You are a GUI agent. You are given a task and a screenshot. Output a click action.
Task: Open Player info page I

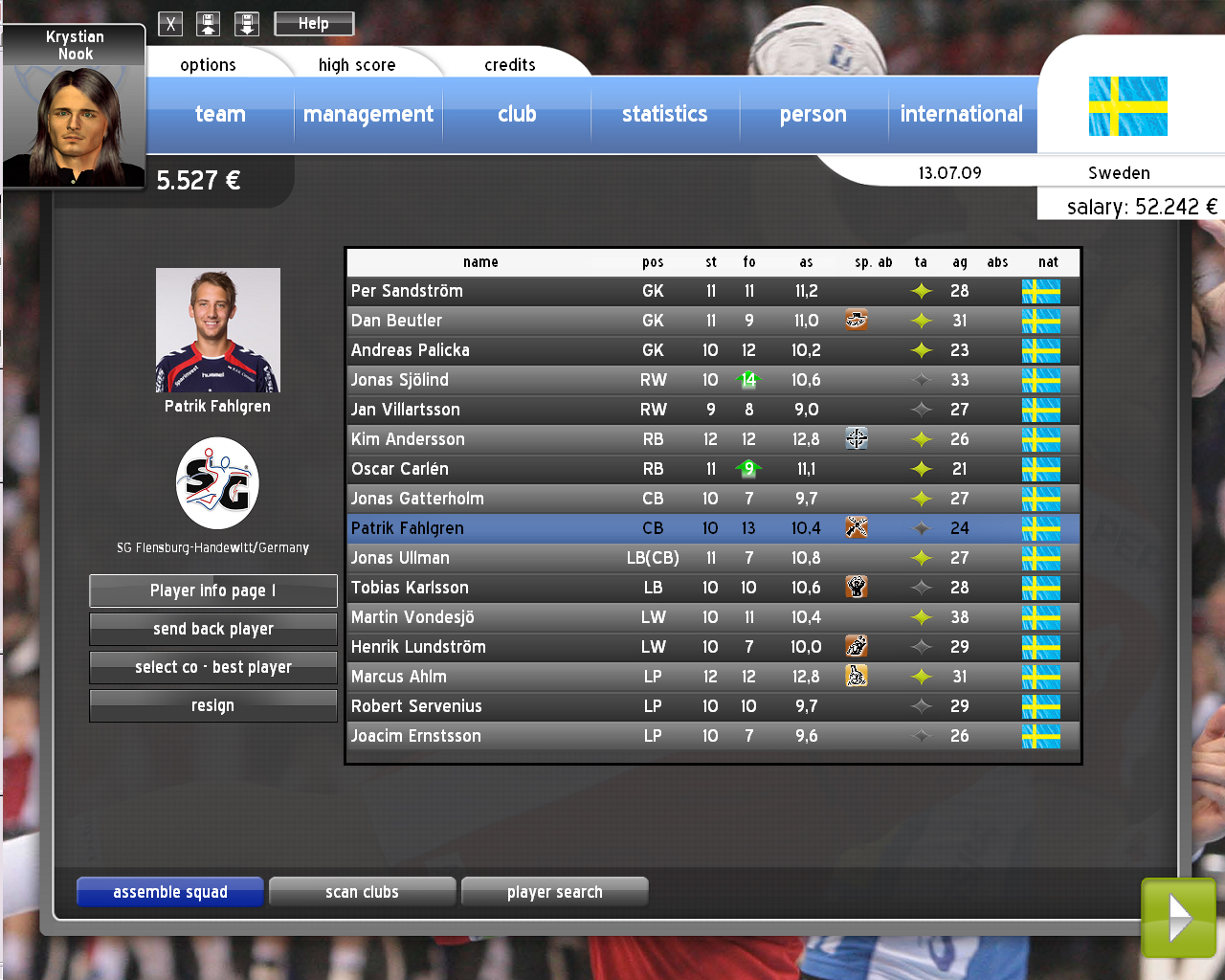point(213,590)
